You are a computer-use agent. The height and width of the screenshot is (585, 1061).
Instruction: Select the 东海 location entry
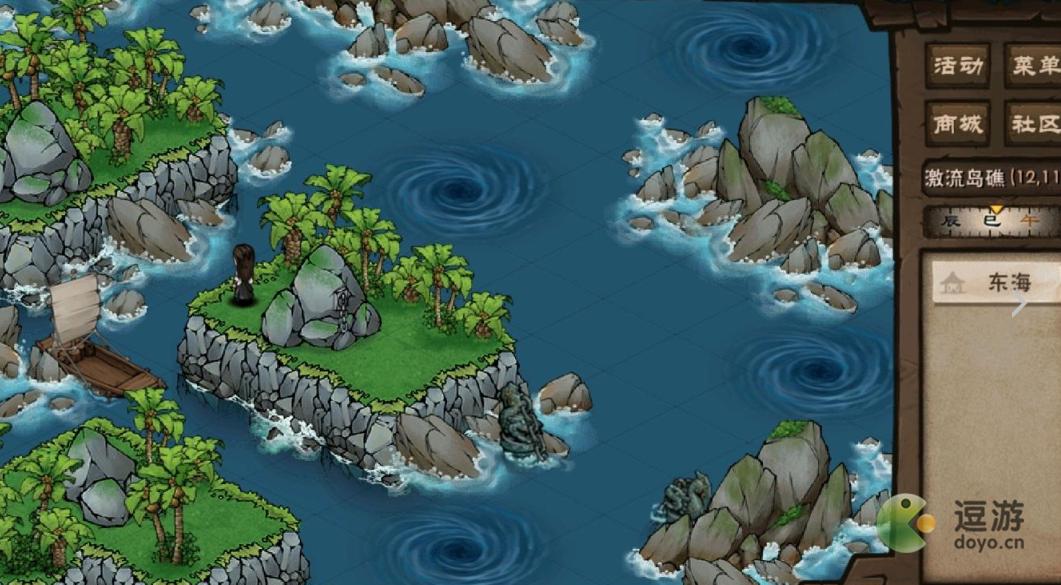tap(995, 283)
